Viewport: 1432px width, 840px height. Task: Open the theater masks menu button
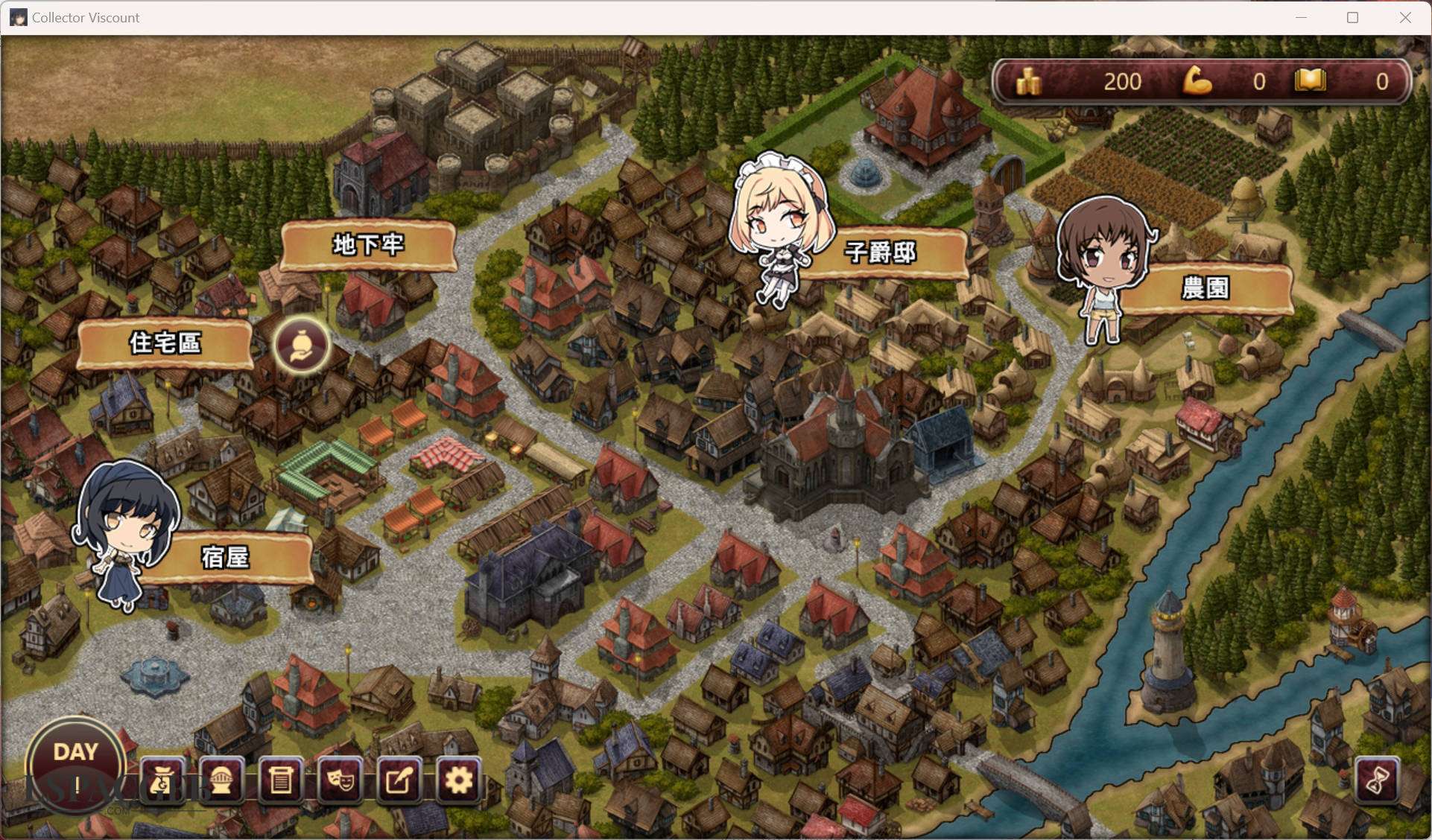(x=340, y=780)
